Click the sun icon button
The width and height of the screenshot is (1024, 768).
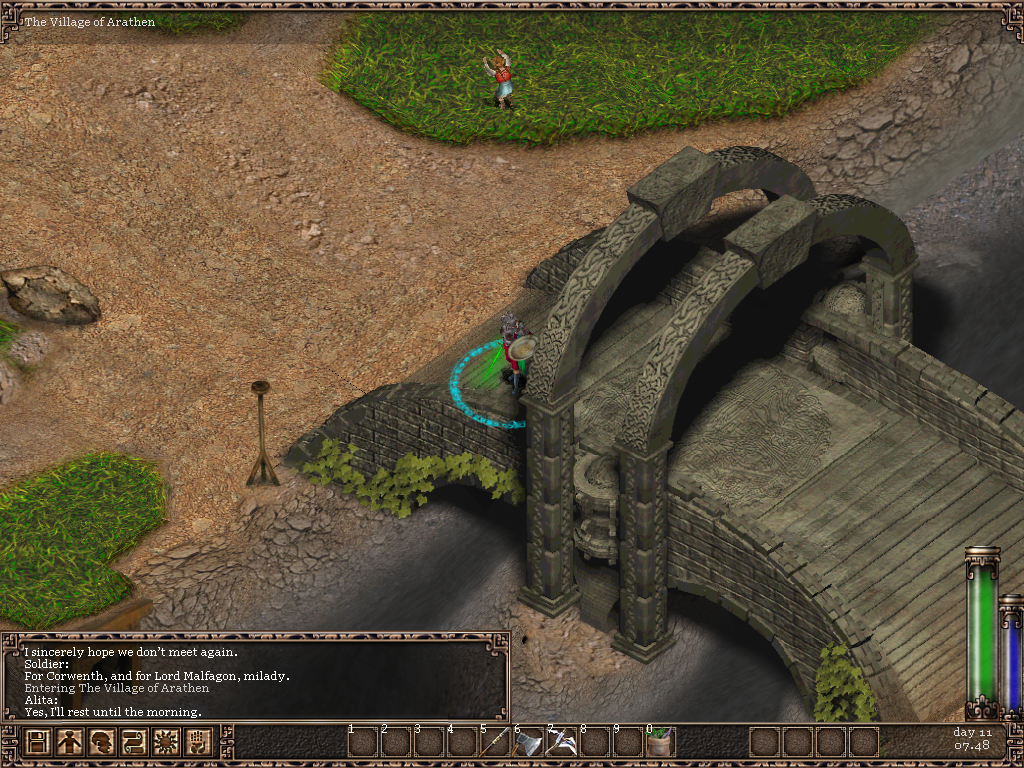(x=165, y=742)
